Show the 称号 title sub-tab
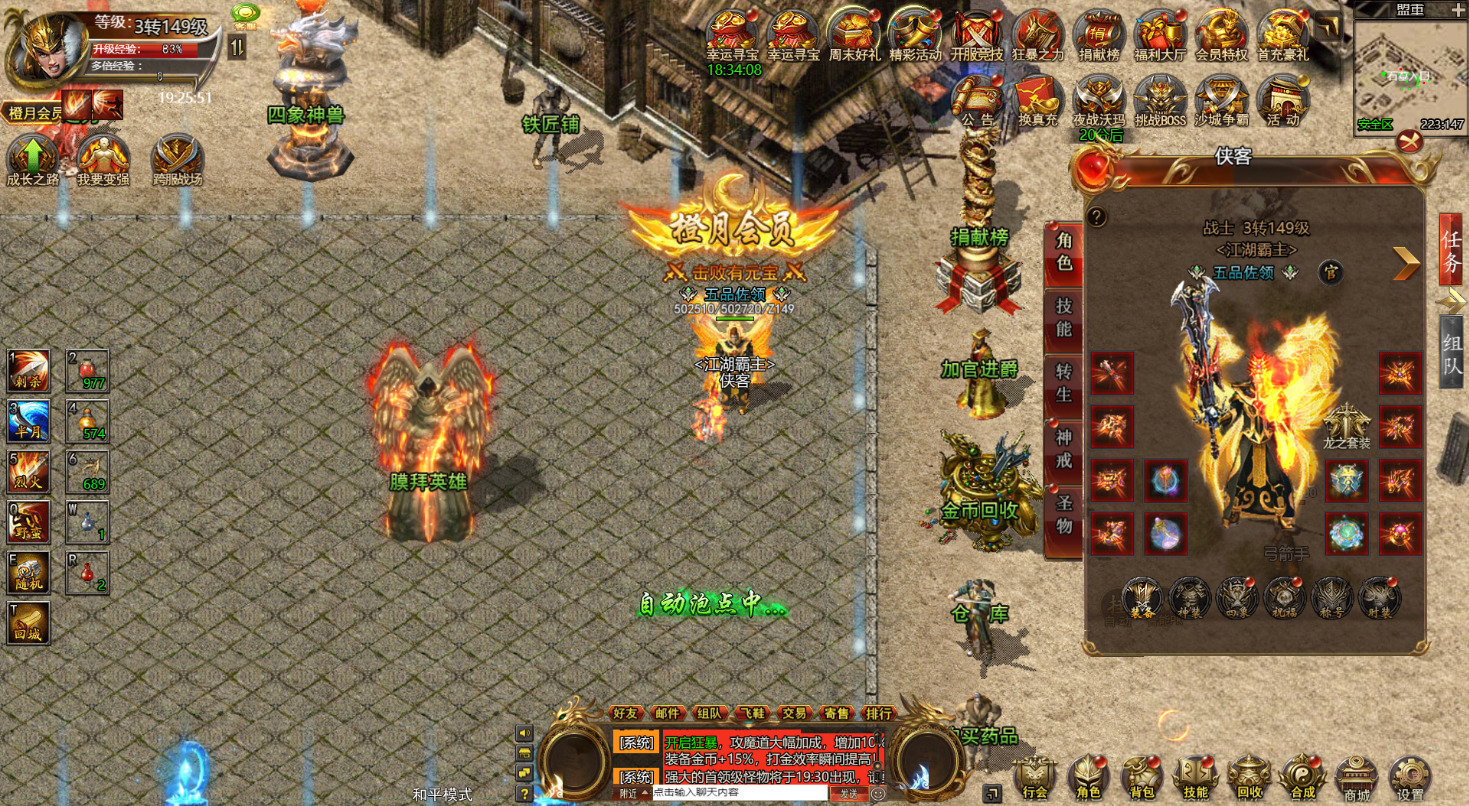The image size is (1469, 806). click(1332, 598)
